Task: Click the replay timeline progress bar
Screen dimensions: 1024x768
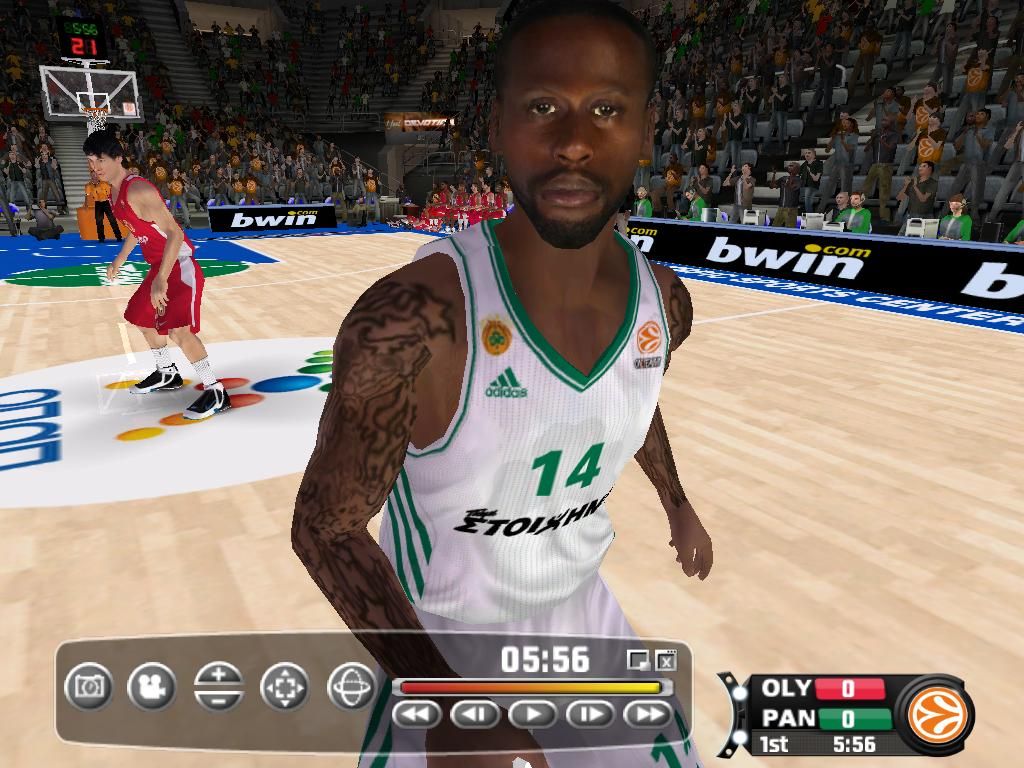Action: click(x=530, y=687)
